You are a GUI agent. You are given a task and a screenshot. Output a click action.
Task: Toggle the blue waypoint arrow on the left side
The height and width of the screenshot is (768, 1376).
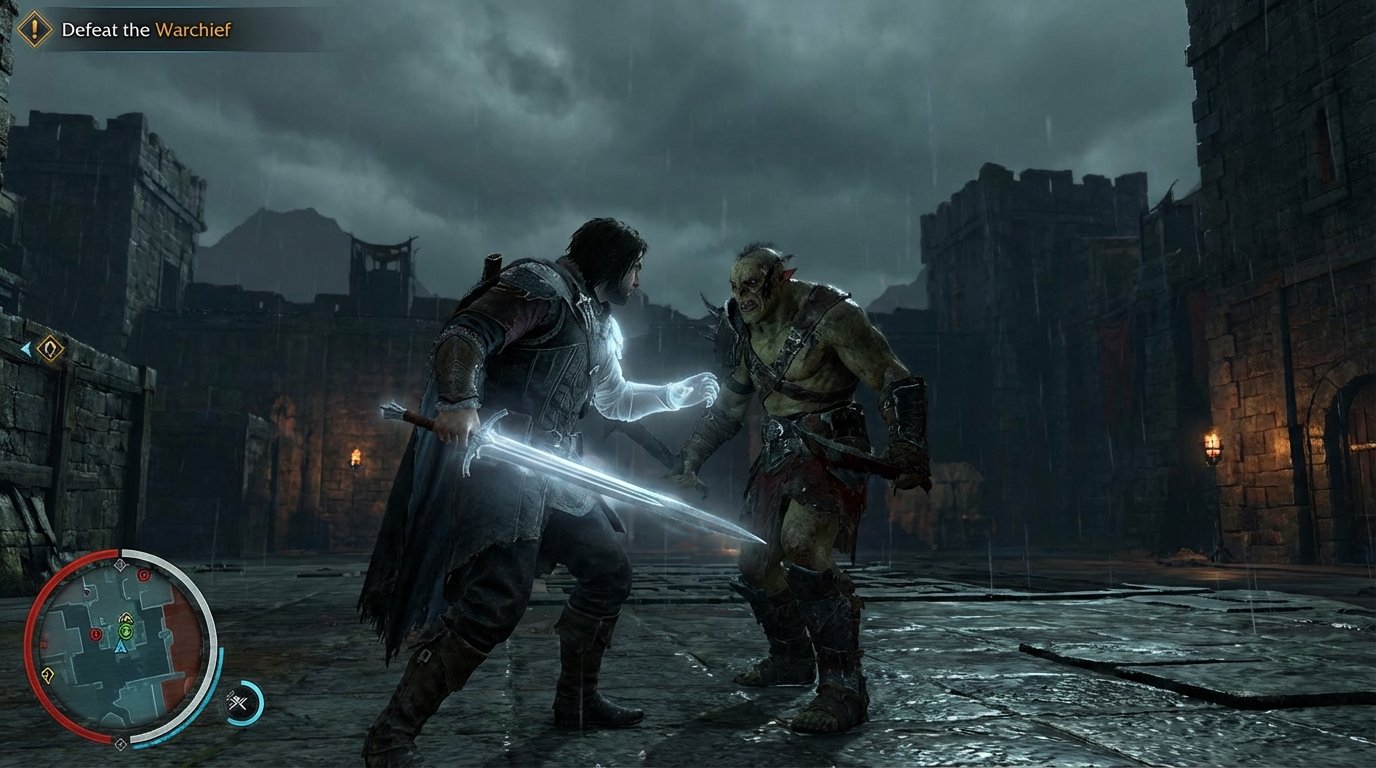click(x=26, y=347)
